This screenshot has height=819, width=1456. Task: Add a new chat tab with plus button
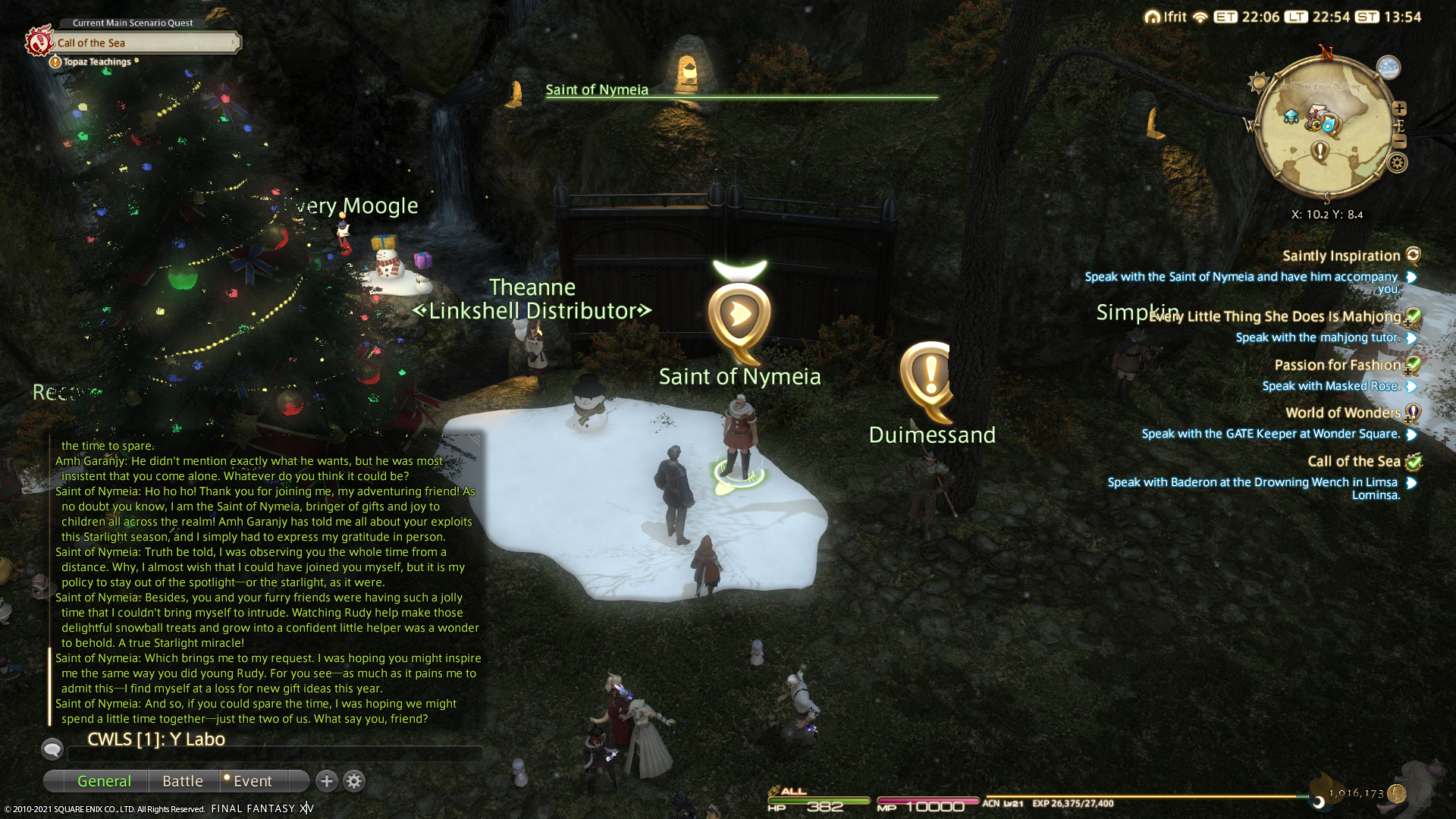pos(327,781)
